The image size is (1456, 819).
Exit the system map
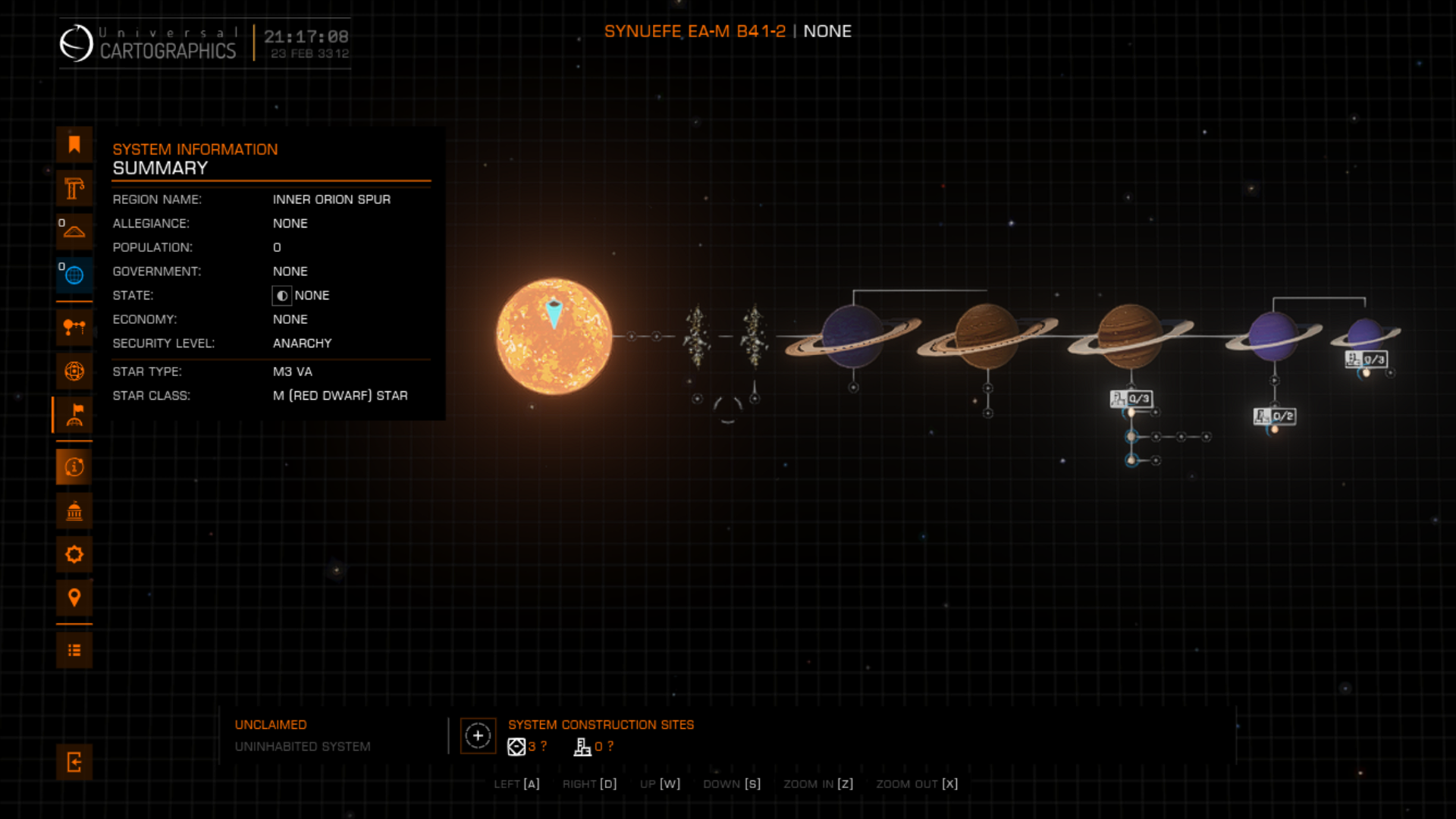click(74, 762)
